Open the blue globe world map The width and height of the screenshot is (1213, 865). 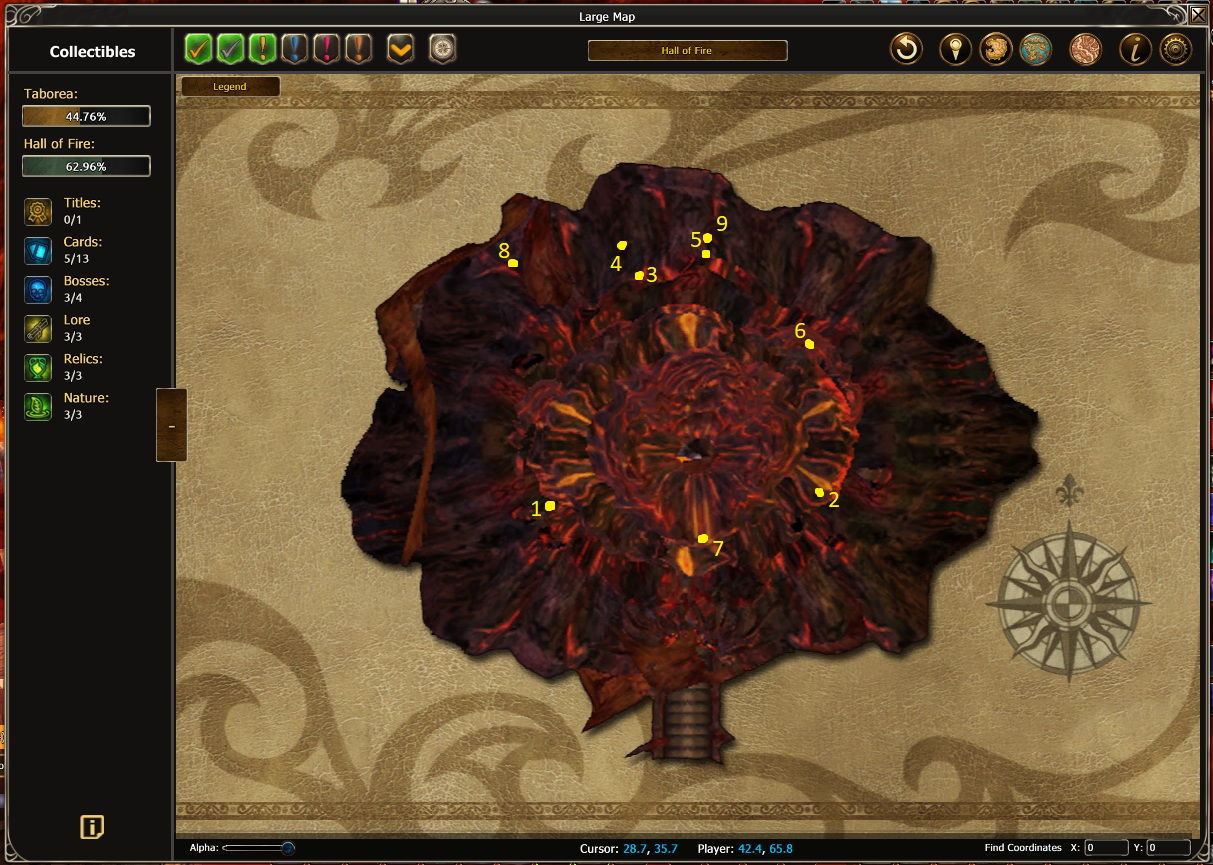pyautogui.click(x=1035, y=49)
